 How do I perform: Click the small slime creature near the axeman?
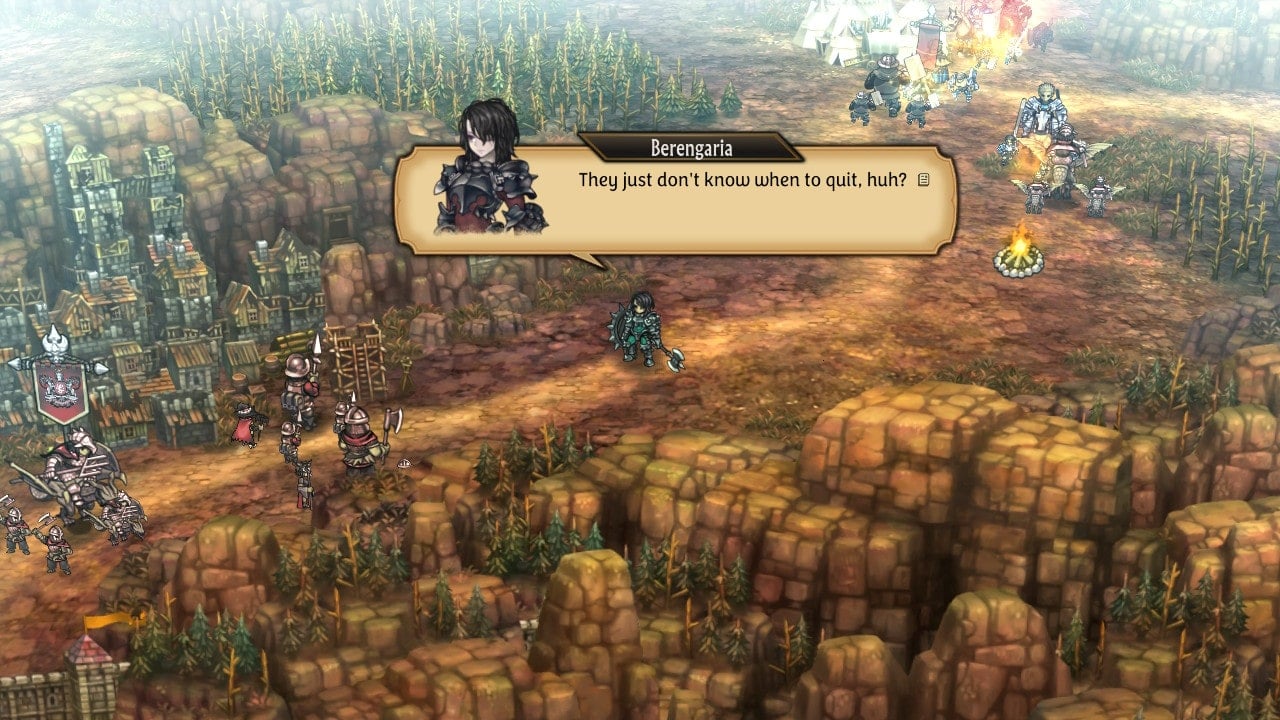(x=403, y=465)
